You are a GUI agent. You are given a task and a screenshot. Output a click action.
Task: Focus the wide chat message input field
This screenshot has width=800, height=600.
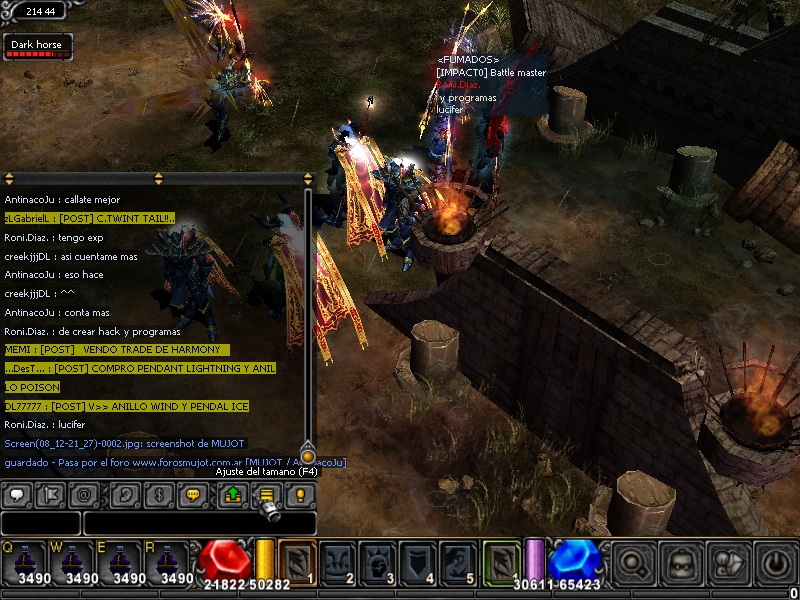199,523
